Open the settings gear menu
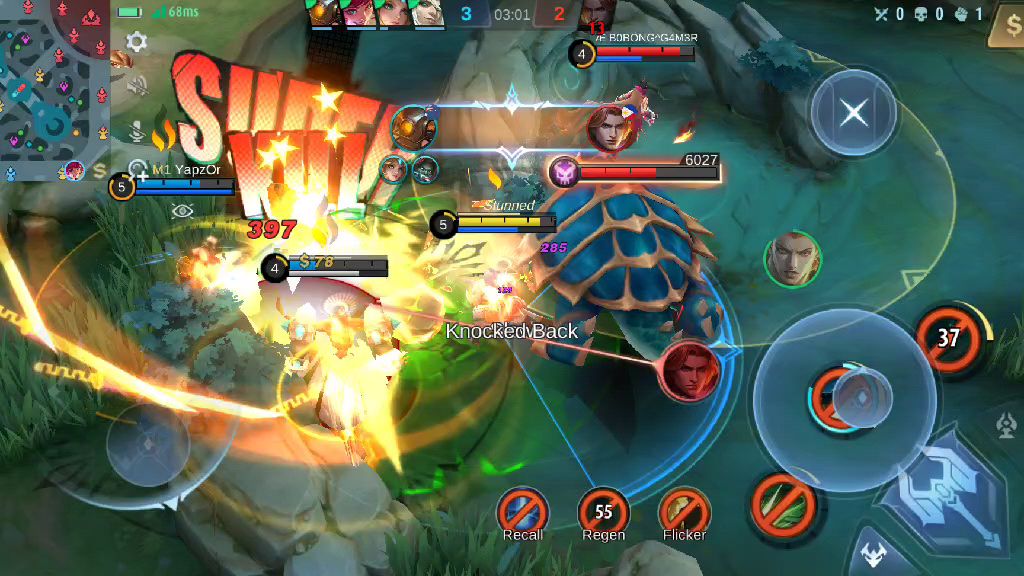This screenshot has width=1024, height=576. [x=137, y=42]
